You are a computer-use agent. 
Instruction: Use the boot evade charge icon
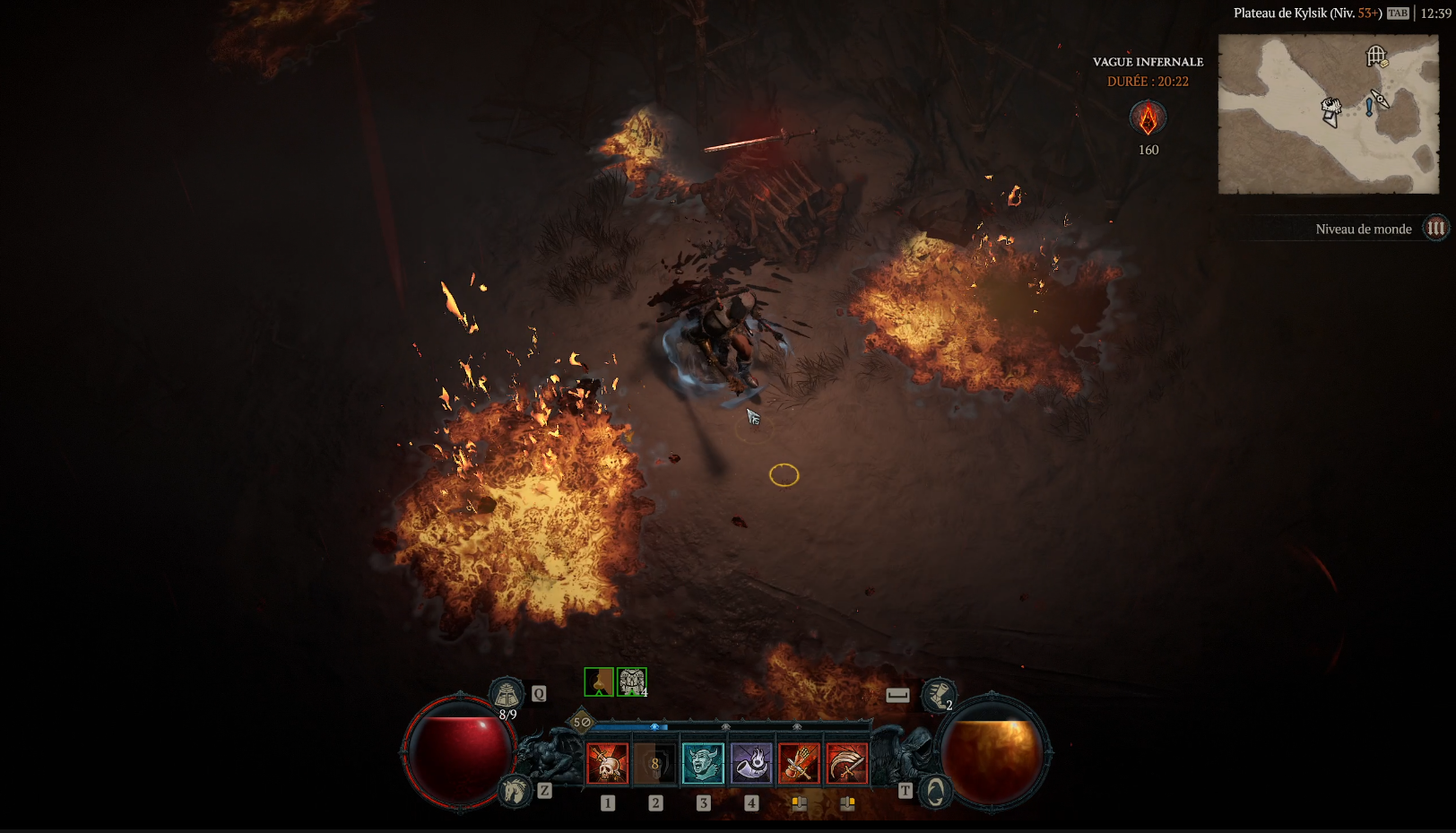(938, 695)
